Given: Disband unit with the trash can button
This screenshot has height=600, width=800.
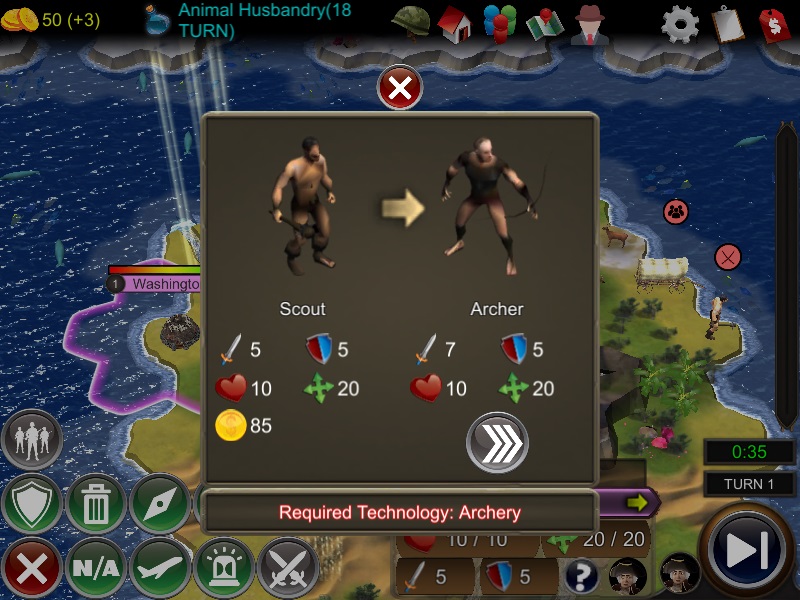Looking at the screenshot, I should (x=96, y=504).
